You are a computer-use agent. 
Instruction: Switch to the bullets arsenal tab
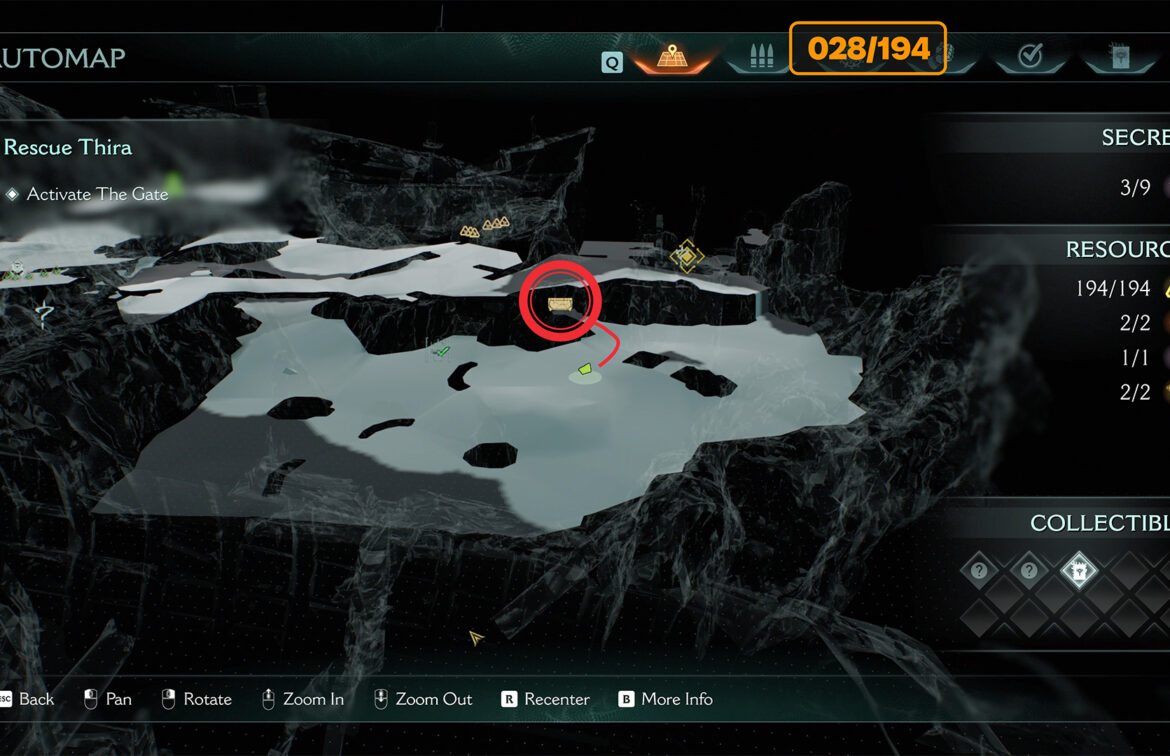[x=760, y=56]
